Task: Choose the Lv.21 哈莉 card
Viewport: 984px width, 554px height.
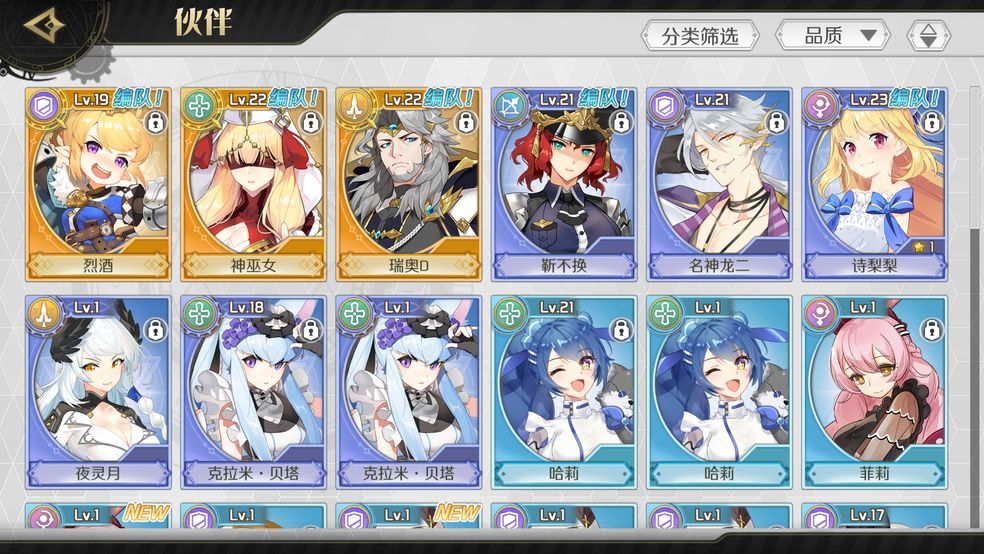Action: point(565,392)
